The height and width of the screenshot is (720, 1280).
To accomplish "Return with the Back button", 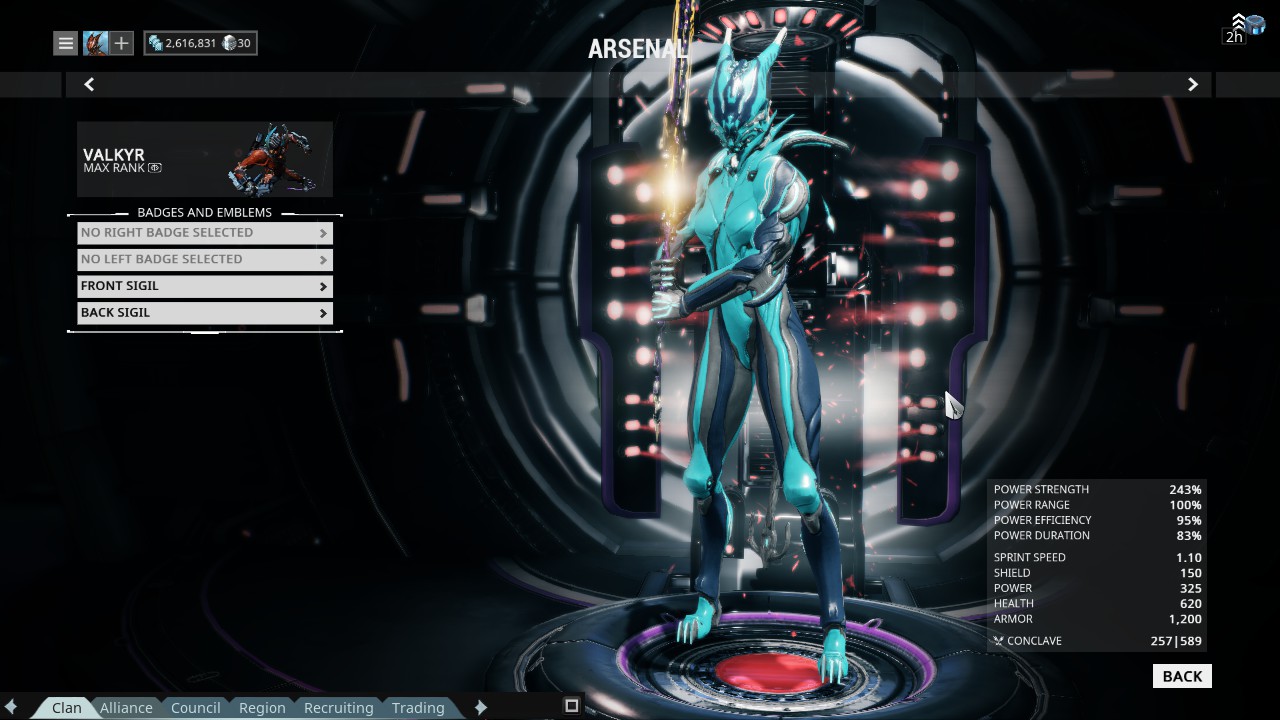I will [1182, 677].
